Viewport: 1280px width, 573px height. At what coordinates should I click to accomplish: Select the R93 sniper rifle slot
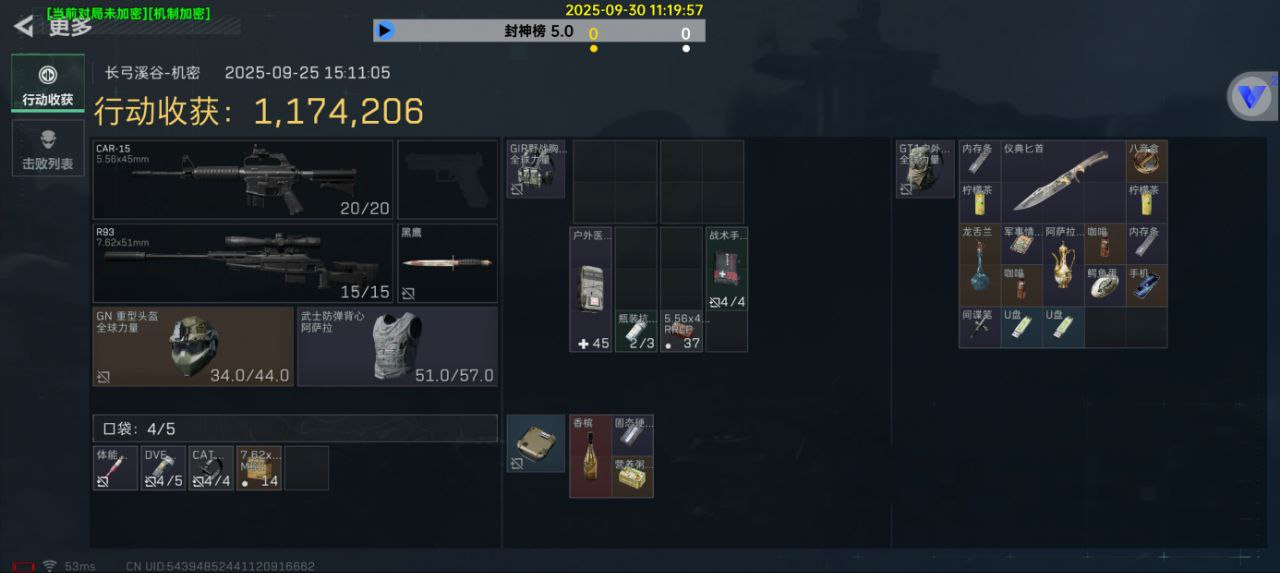point(244,263)
